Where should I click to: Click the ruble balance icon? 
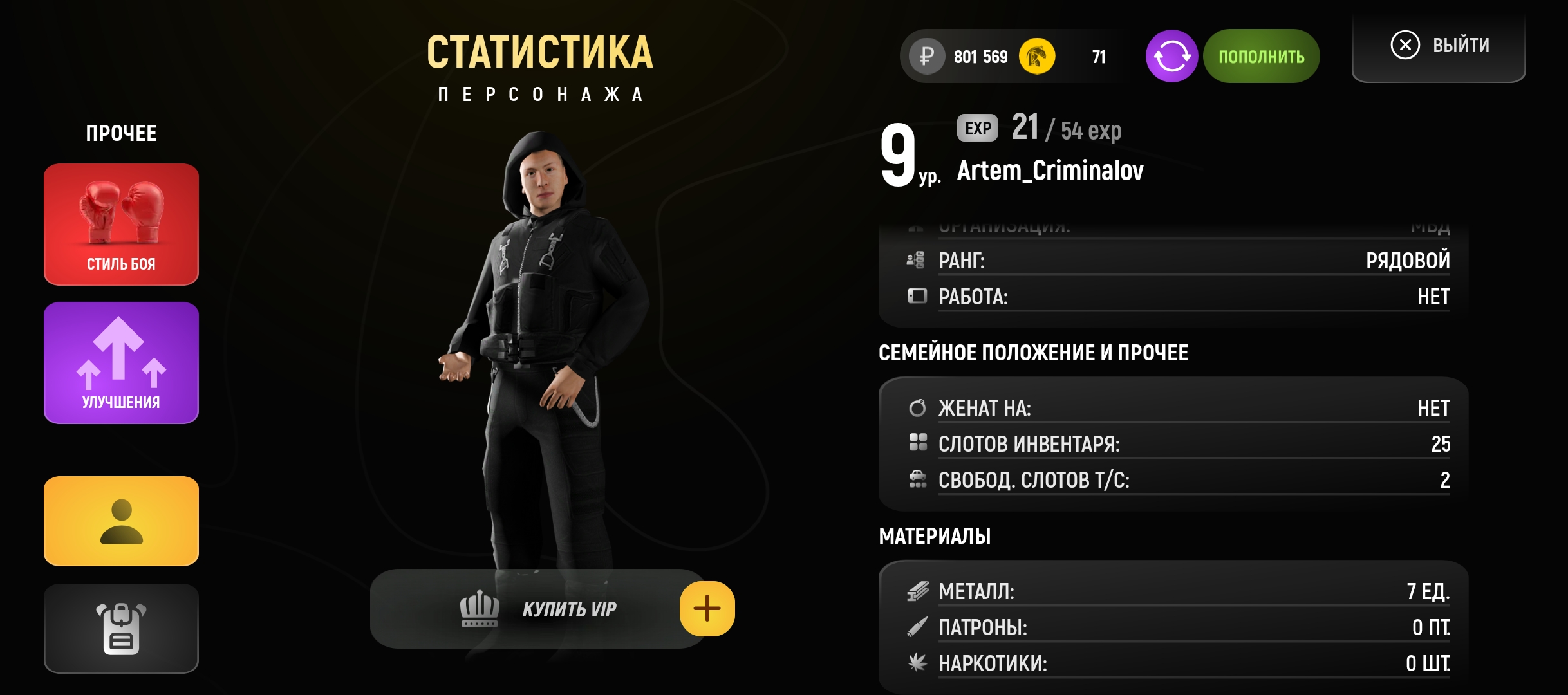(x=927, y=57)
